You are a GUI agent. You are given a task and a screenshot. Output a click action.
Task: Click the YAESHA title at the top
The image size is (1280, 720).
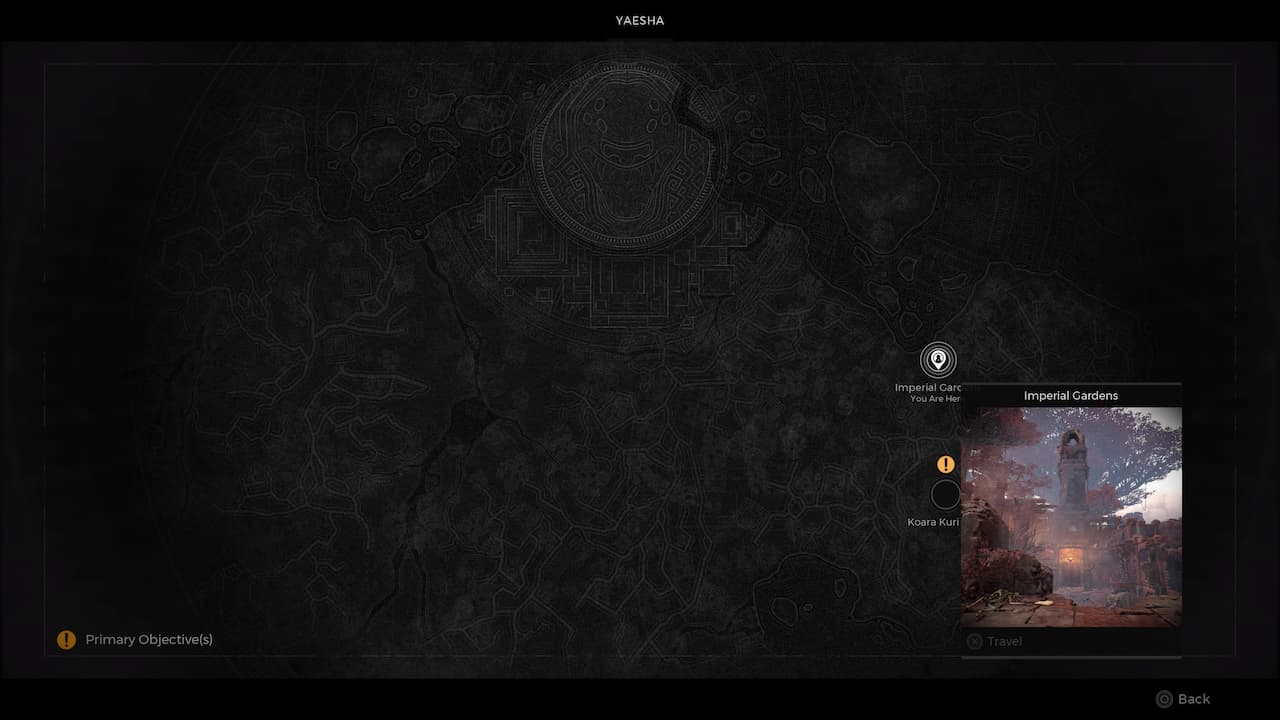[x=639, y=20]
